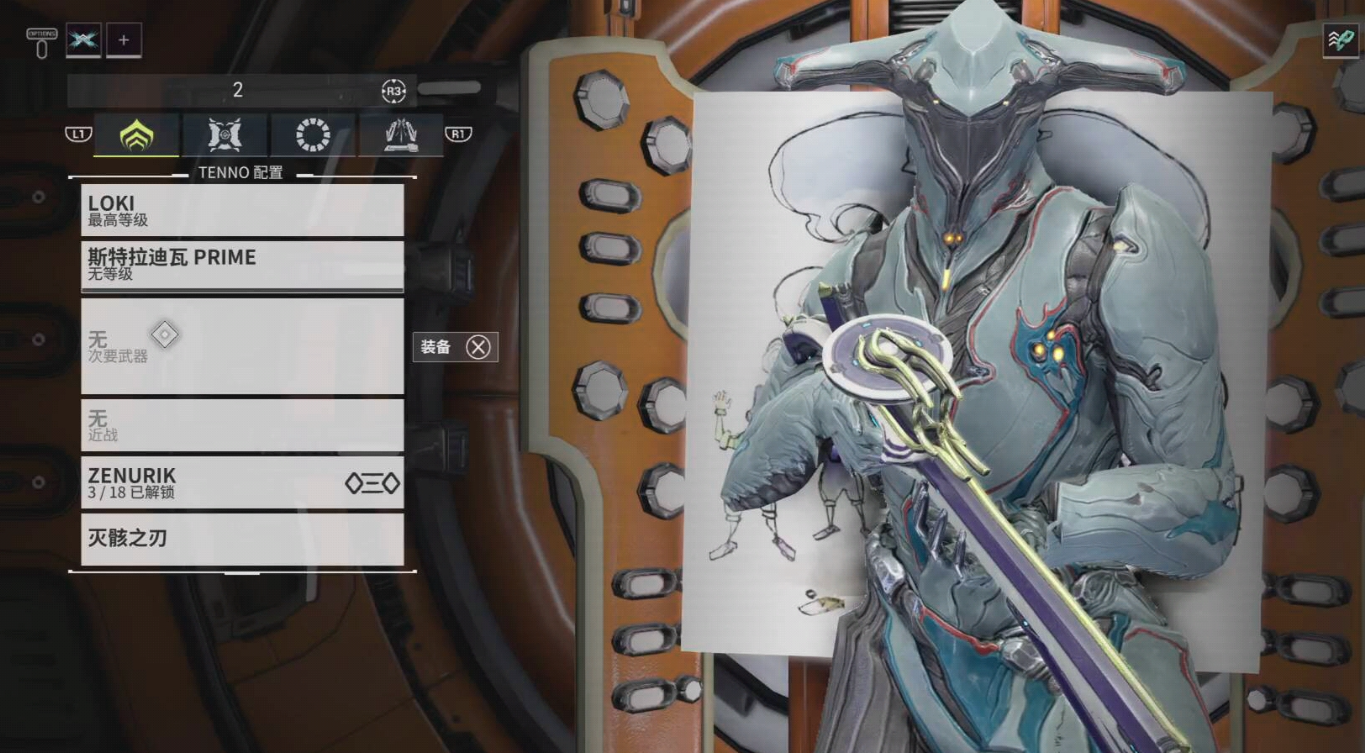Open the 斯特拉迪瓦 PRIME primary weapon slot
This screenshot has width=1365, height=753.
(242, 265)
